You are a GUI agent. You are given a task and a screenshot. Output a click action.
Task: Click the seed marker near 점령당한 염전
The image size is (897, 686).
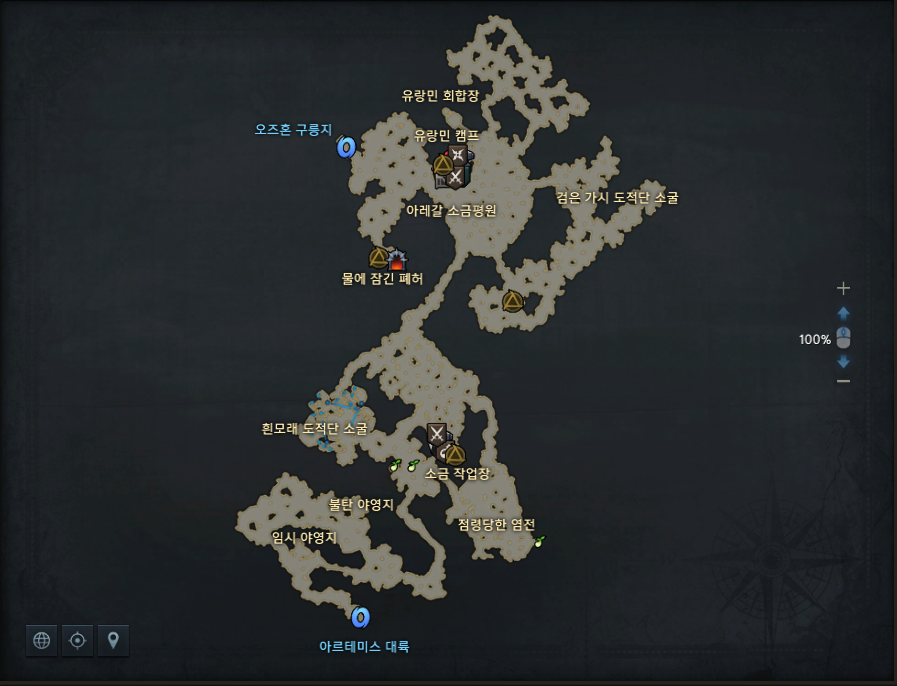[x=540, y=541]
